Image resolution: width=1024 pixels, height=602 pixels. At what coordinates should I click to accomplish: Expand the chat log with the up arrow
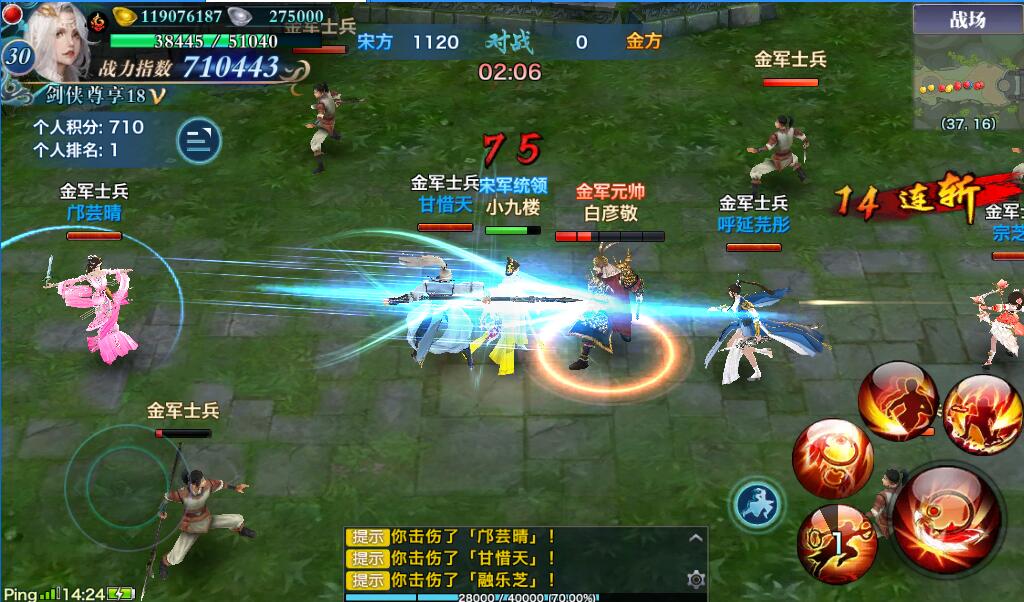point(695,538)
